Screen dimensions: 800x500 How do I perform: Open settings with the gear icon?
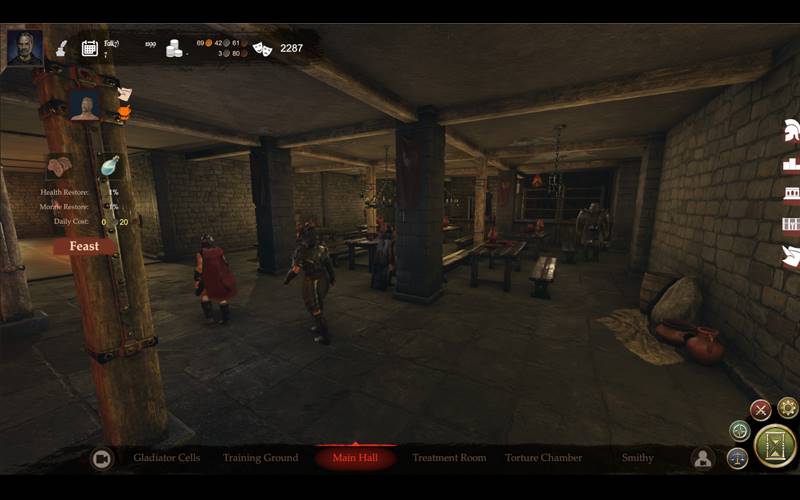(788, 408)
